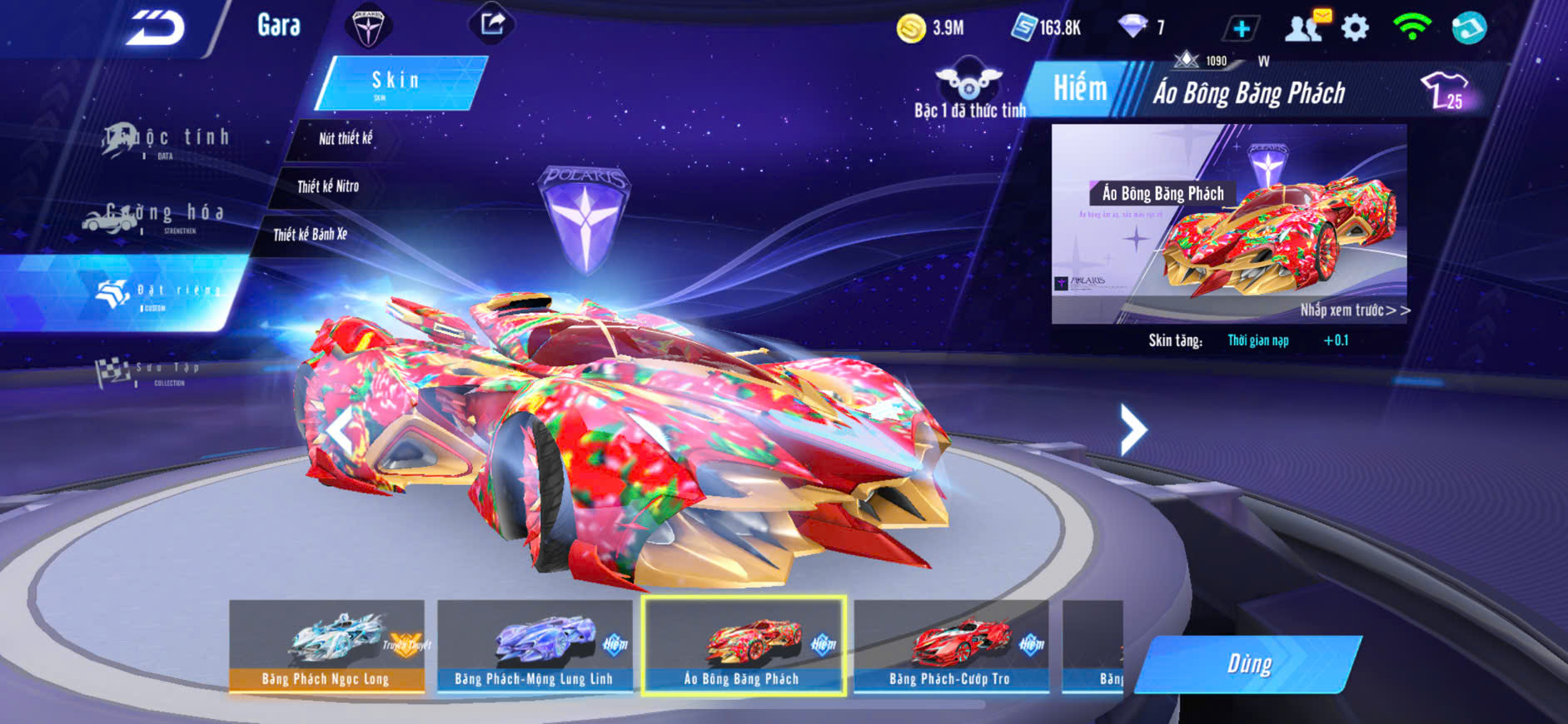Choose Băng Phách-Cướp Trơ skin
The height and width of the screenshot is (724, 1568).
[950, 646]
